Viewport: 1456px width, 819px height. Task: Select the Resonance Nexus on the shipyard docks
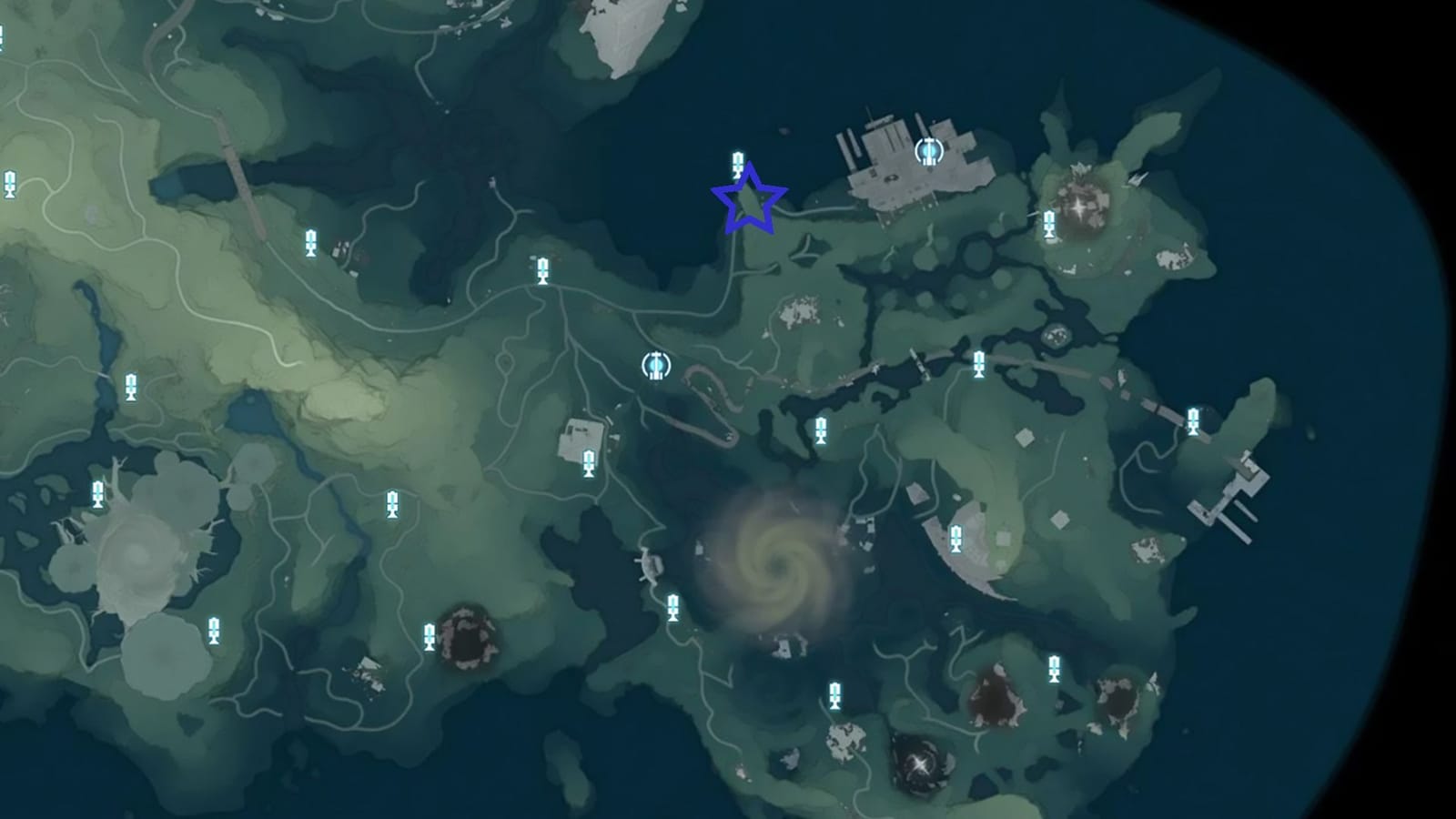click(x=929, y=151)
